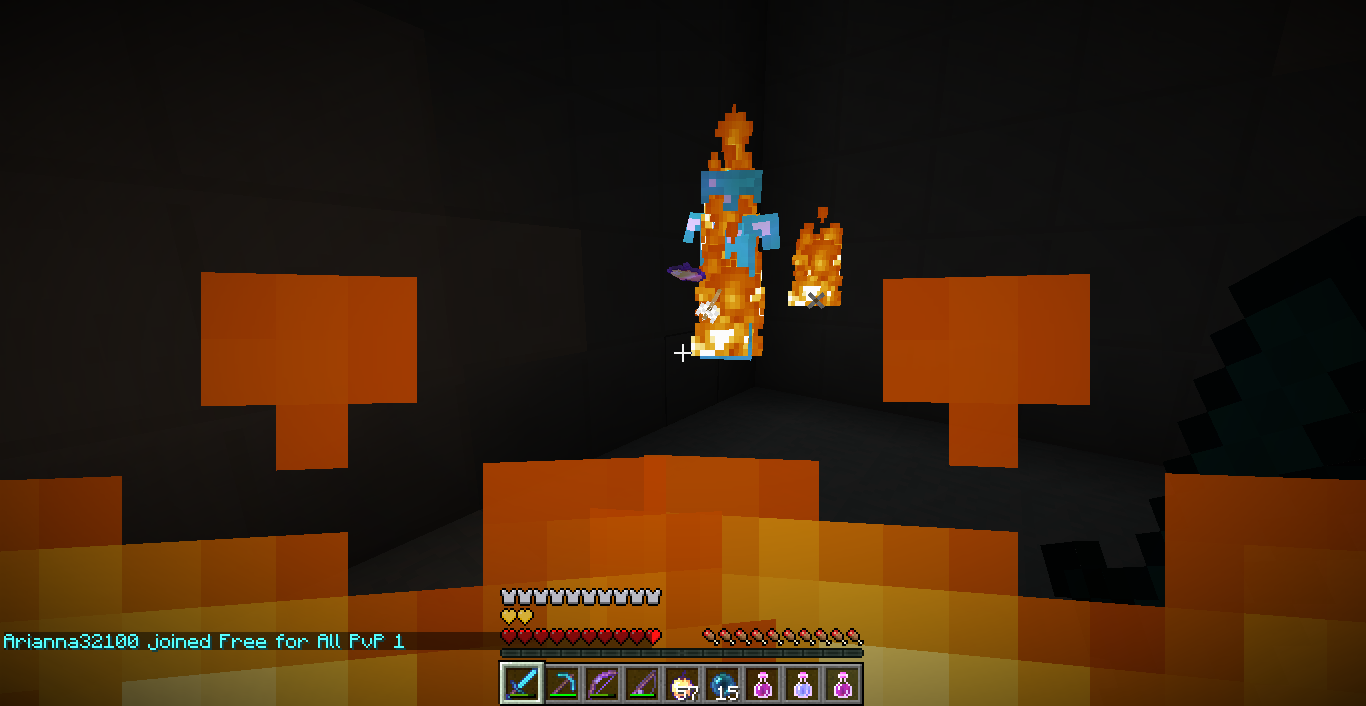This screenshot has width=1366, height=706.
Task: Switch to the fishing rod slot
Action: [x=642, y=684]
